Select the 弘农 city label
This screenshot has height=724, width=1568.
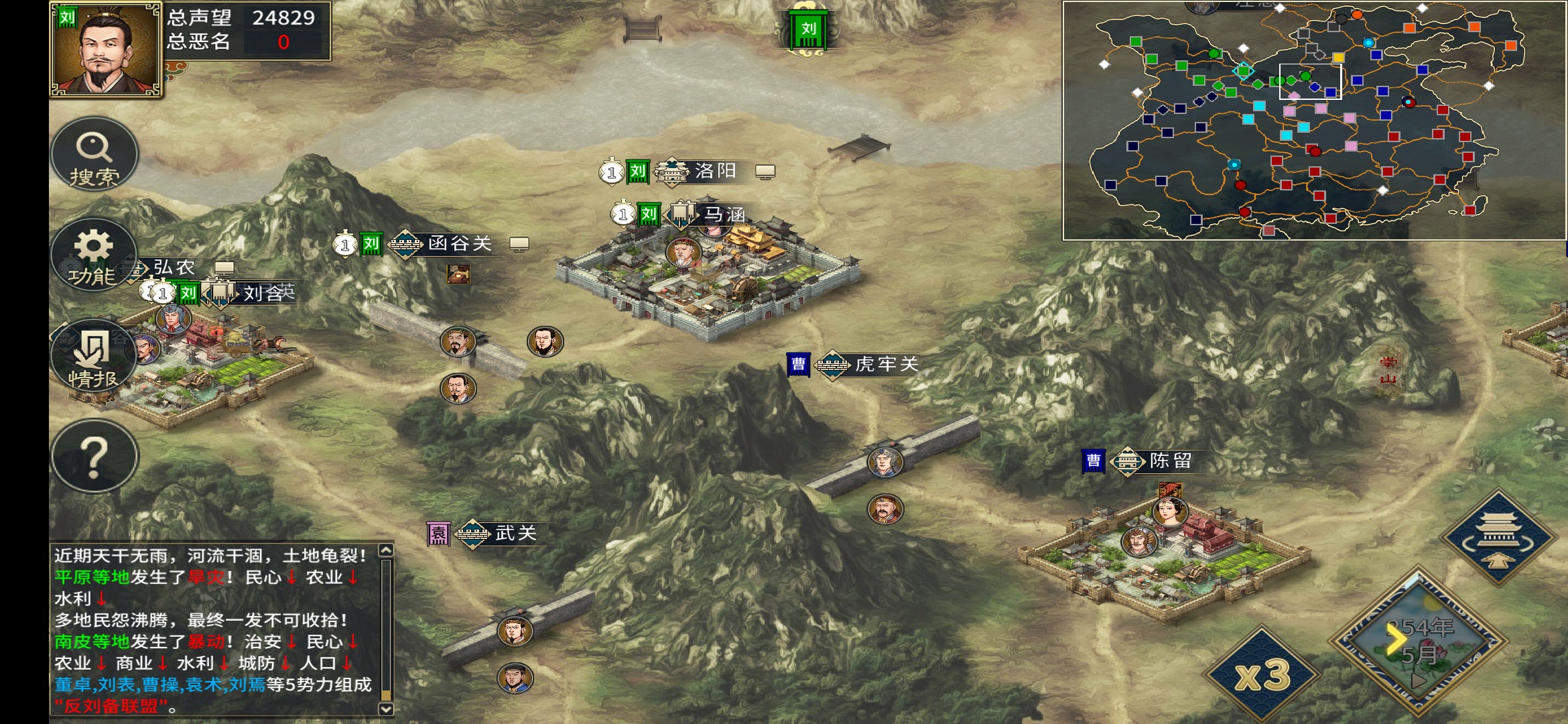(x=174, y=268)
